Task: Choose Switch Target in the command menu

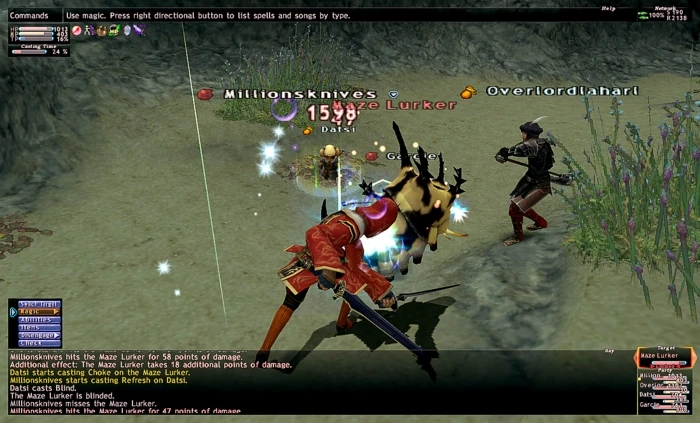Action: pos(36,304)
